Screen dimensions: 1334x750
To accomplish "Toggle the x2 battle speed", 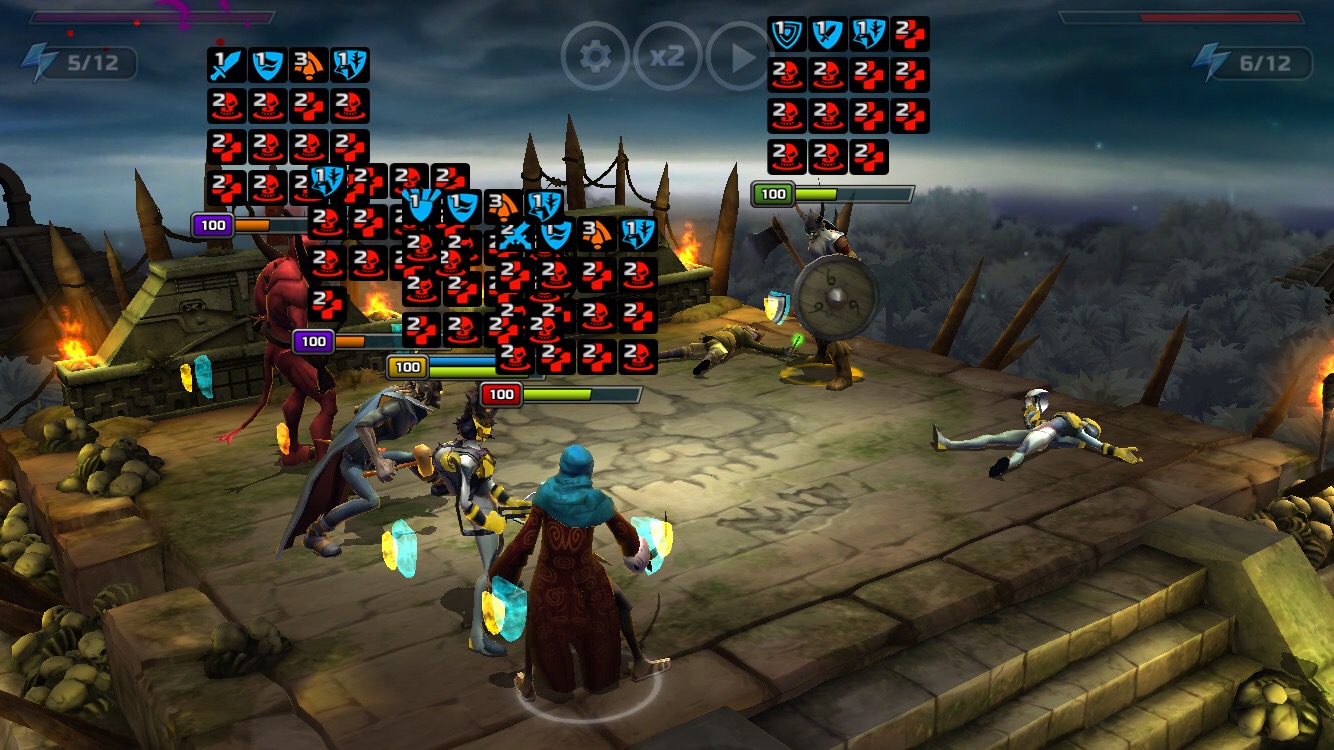I will tap(667, 57).
